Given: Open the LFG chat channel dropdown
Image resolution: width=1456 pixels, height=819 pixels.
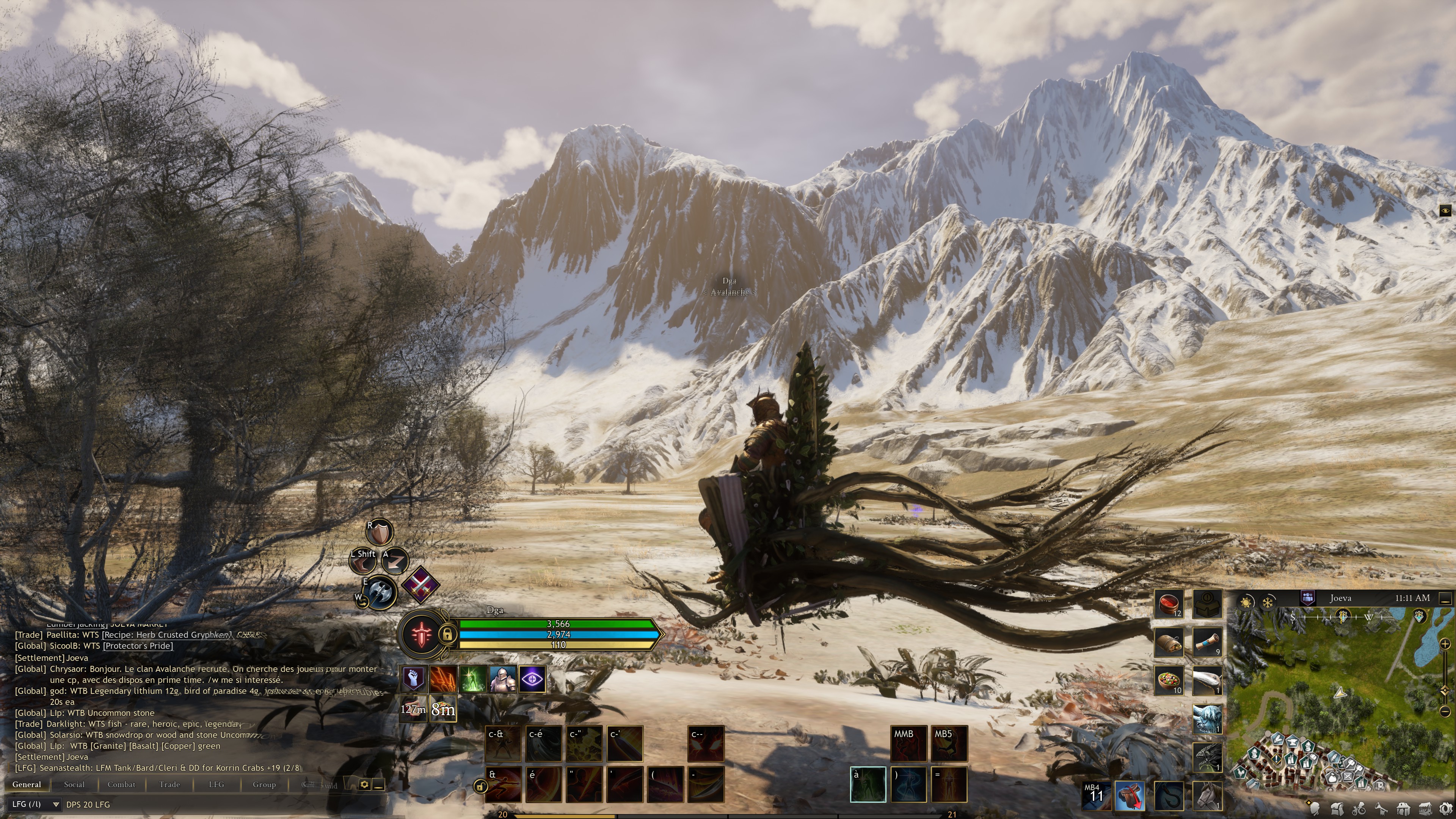Looking at the screenshot, I should [35, 804].
